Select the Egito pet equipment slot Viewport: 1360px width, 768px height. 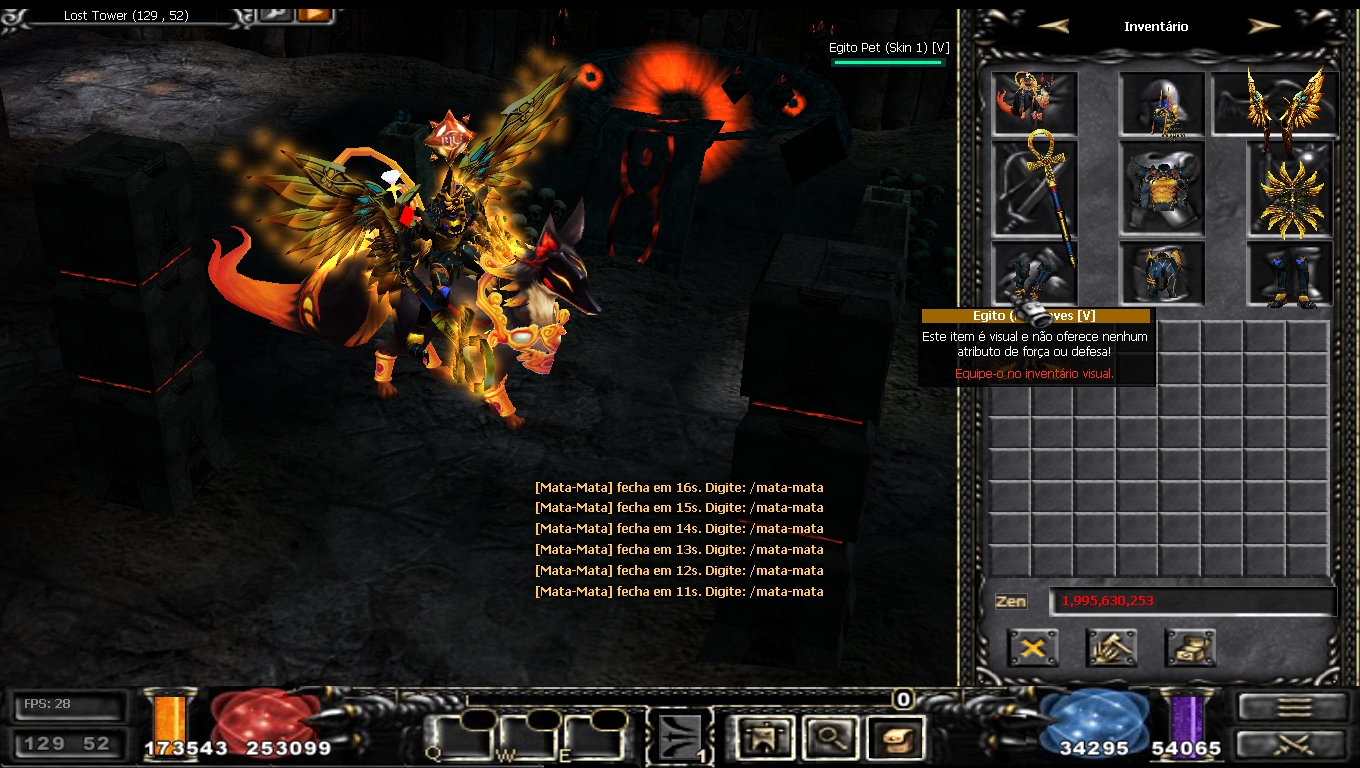1034,102
